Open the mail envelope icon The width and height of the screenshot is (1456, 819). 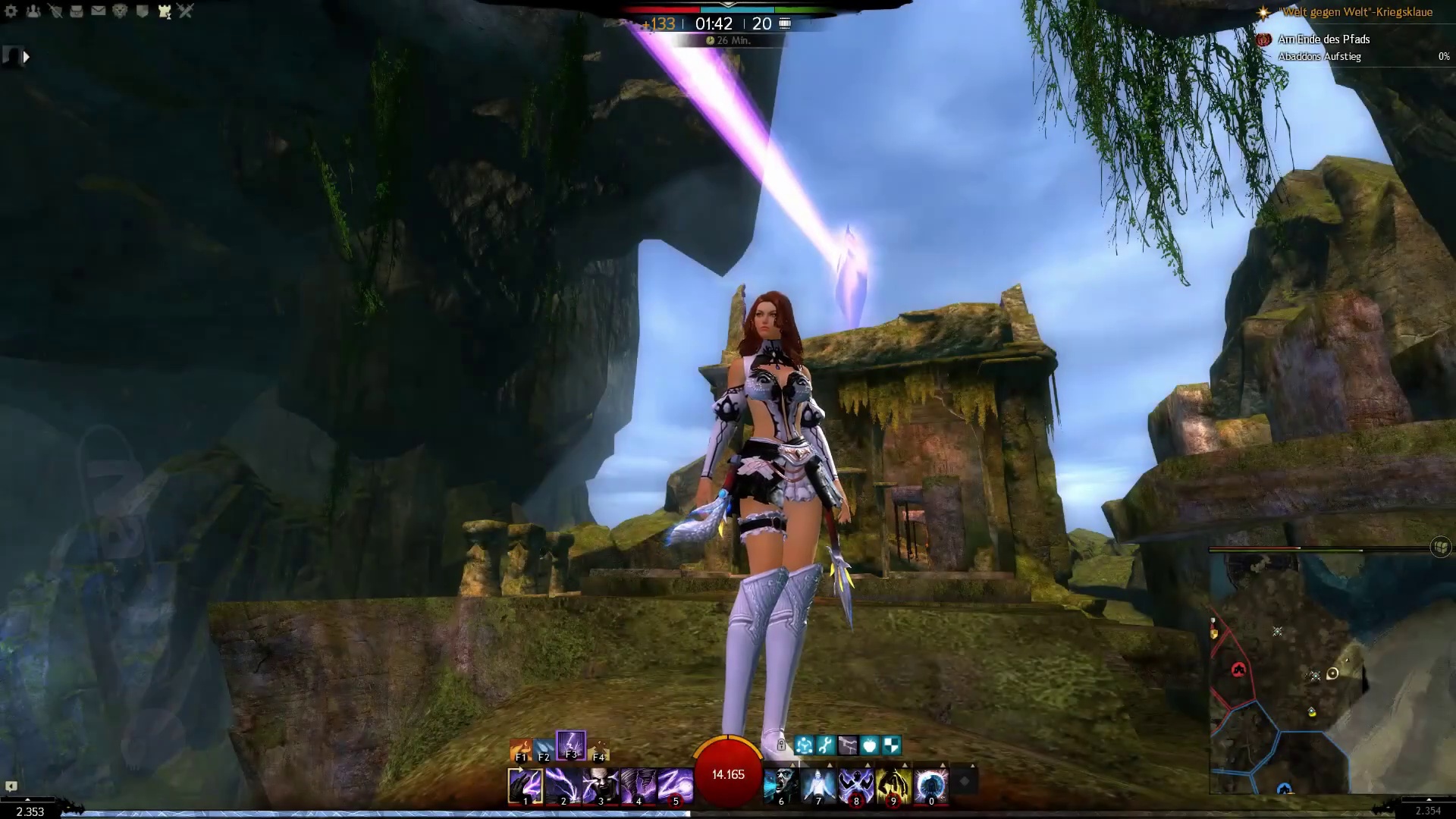[99, 11]
